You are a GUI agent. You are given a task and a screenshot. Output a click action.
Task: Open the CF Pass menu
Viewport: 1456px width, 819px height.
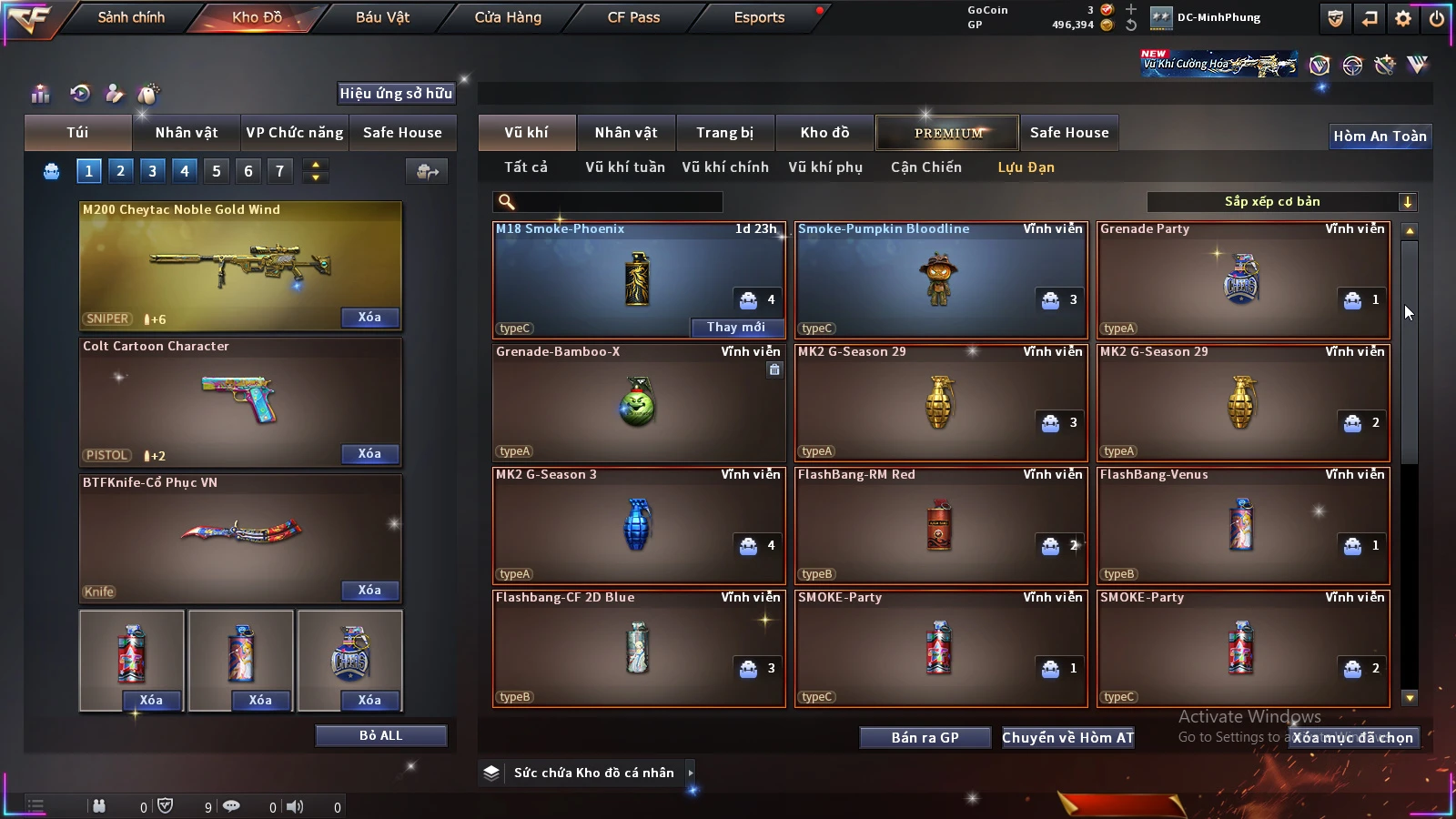(633, 17)
